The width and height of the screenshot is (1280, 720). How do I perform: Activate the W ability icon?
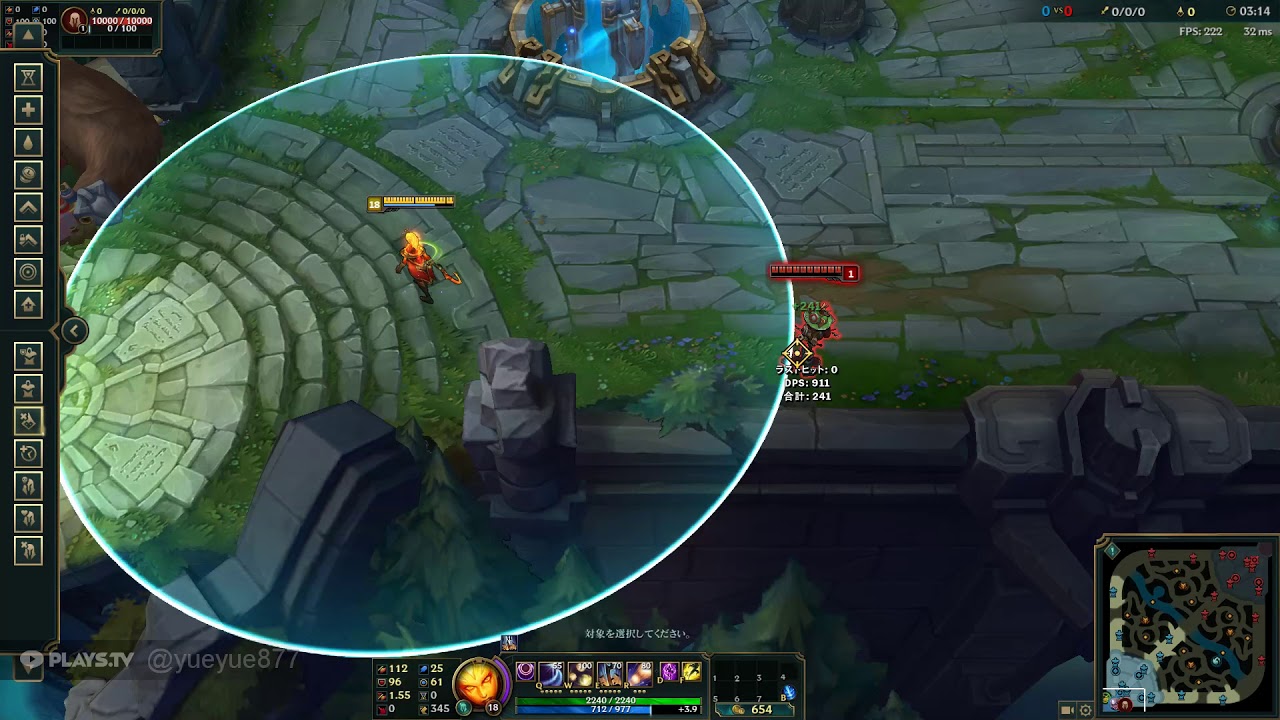tap(580, 674)
